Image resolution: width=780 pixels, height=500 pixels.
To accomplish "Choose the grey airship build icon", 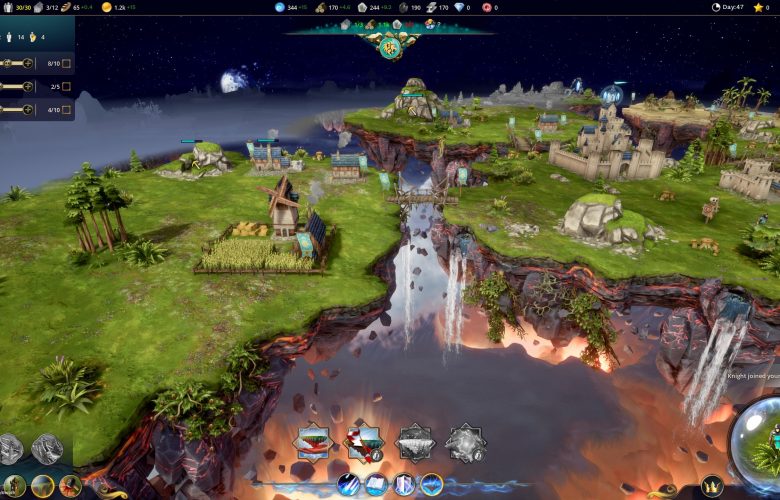I will point(414,442).
